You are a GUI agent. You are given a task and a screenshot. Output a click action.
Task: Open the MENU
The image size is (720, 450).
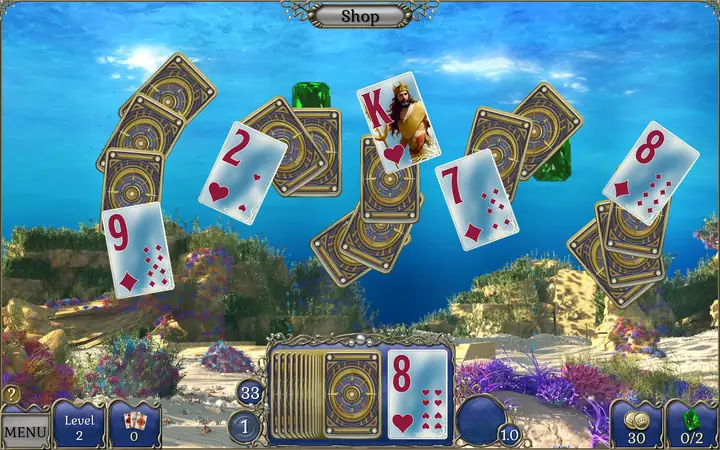click(x=25, y=431)
